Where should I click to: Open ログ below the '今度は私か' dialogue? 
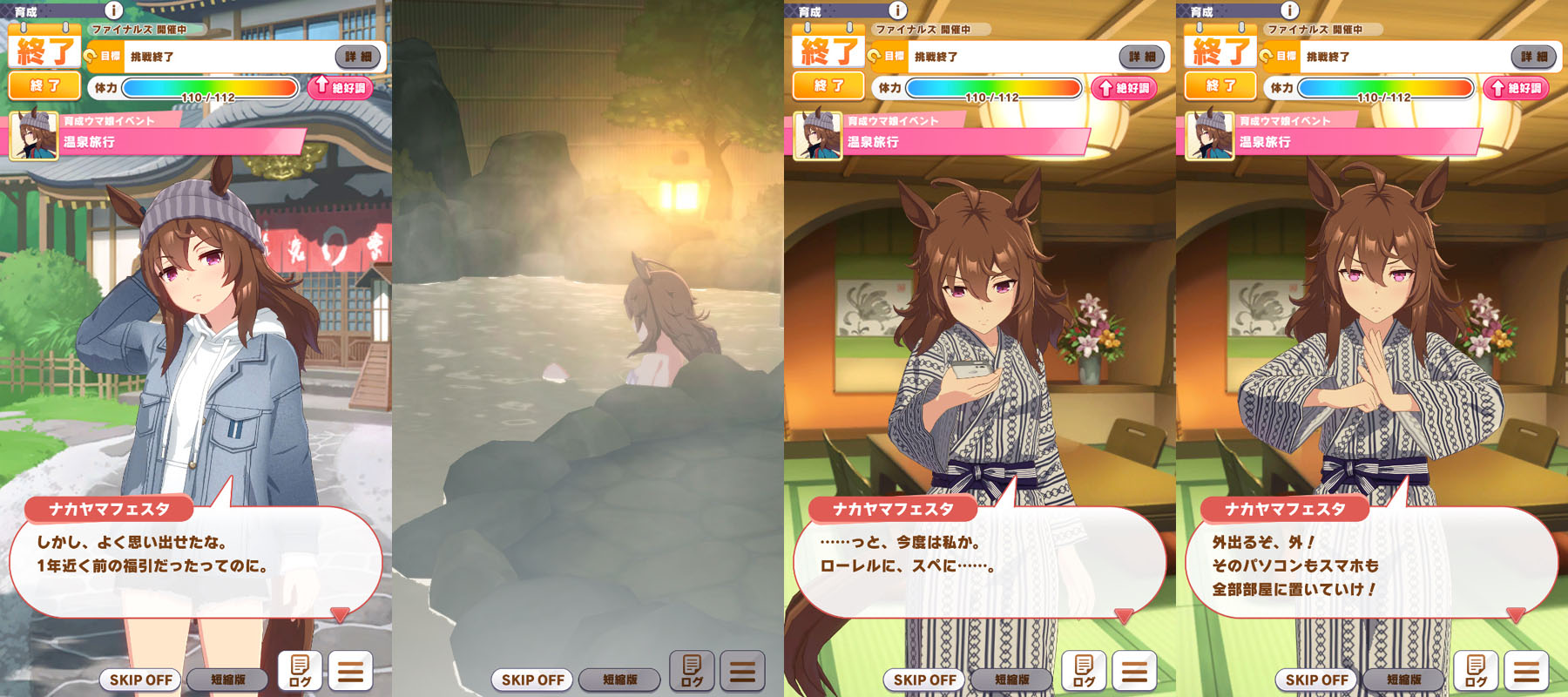click(x=1084, y=671)
